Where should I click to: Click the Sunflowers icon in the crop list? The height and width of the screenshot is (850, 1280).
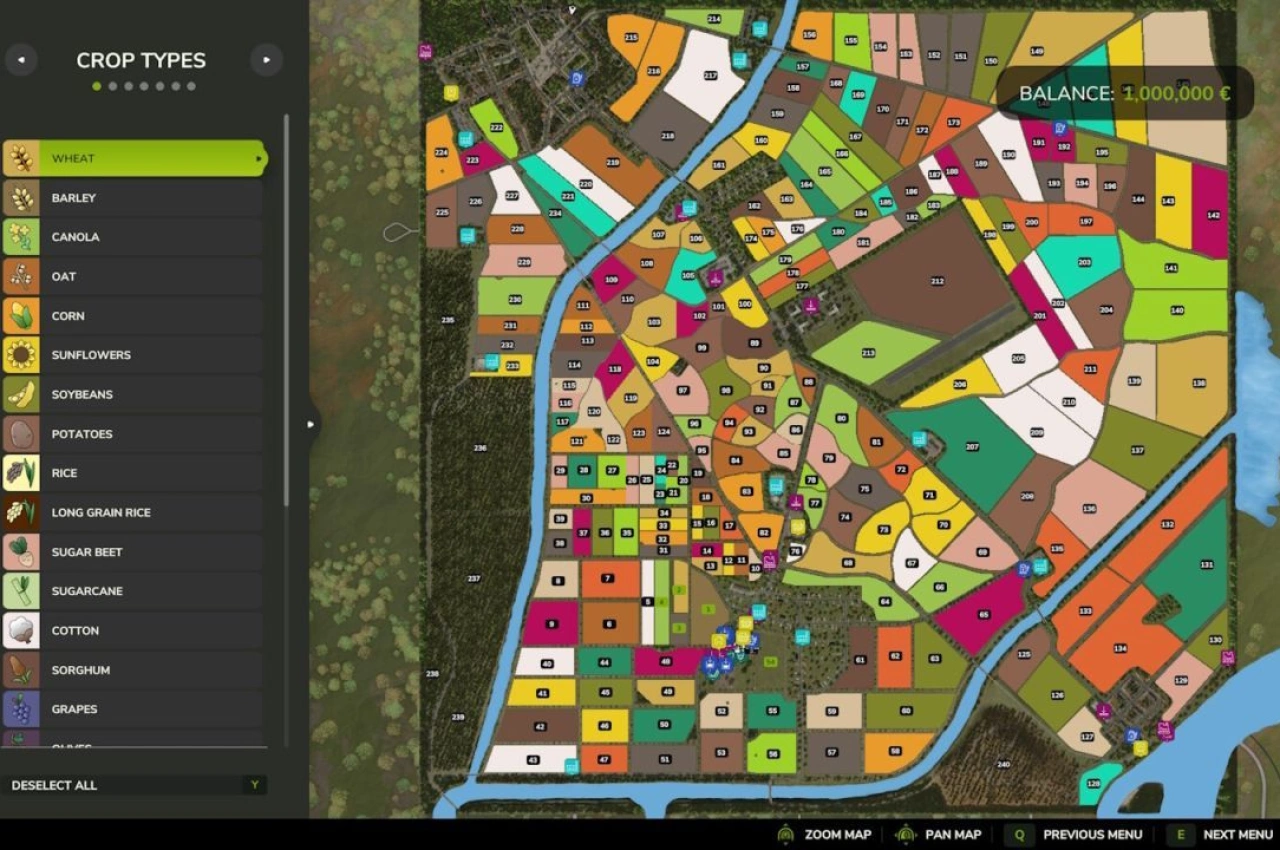click(x=20, y=355)
